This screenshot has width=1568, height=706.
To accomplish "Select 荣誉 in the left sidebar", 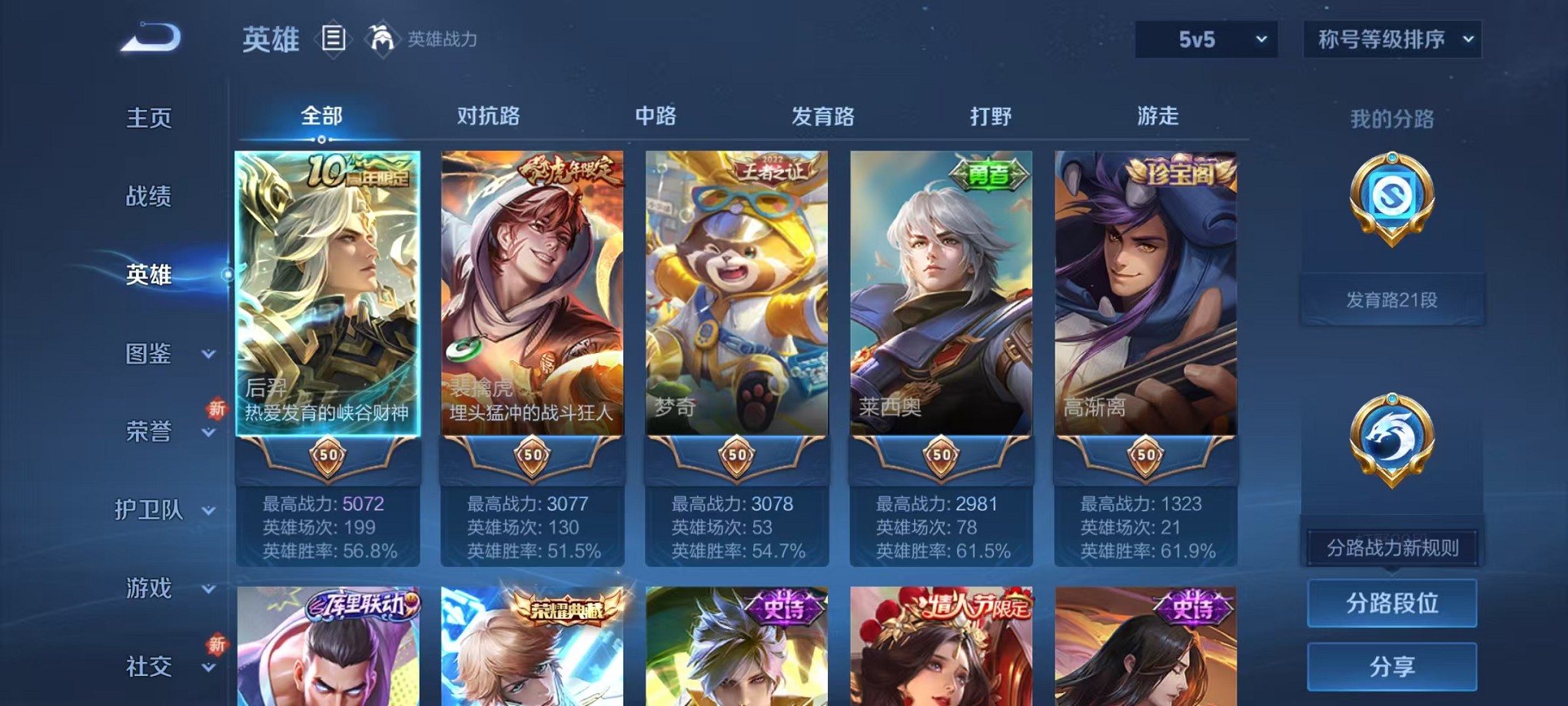I will point(147,433).
